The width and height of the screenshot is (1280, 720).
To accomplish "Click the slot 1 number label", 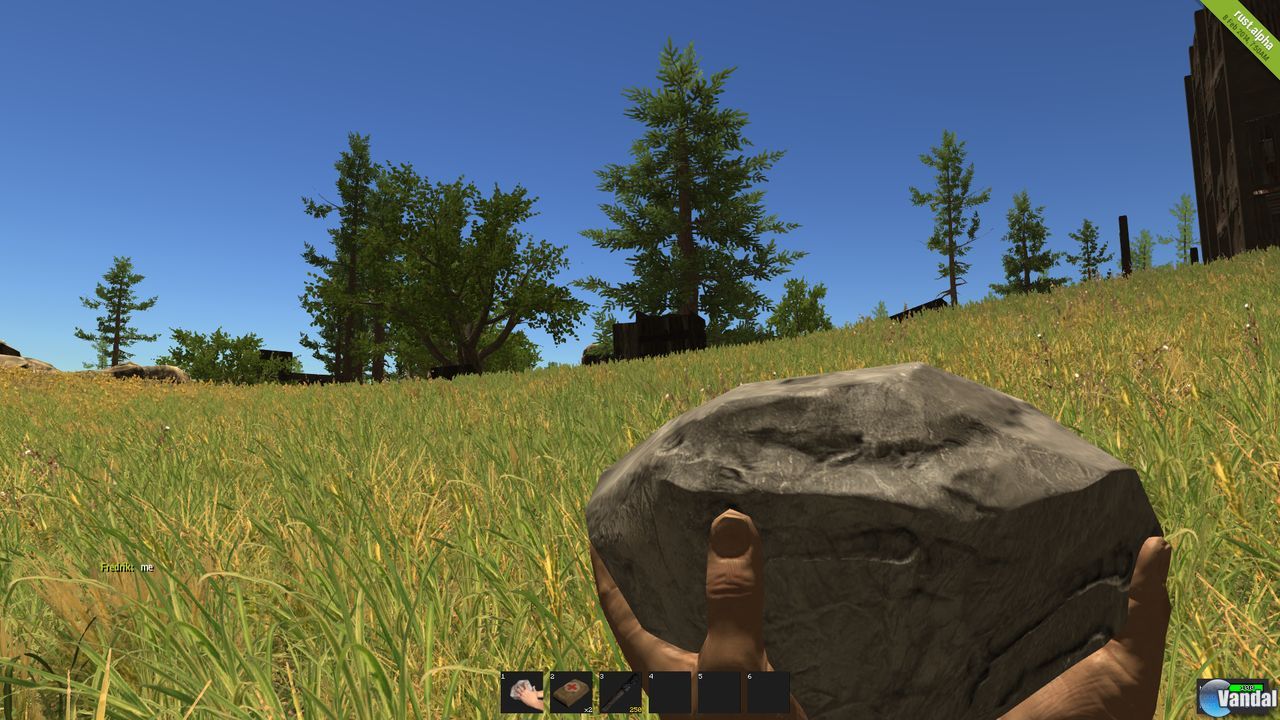I will [x=503, y=677].
